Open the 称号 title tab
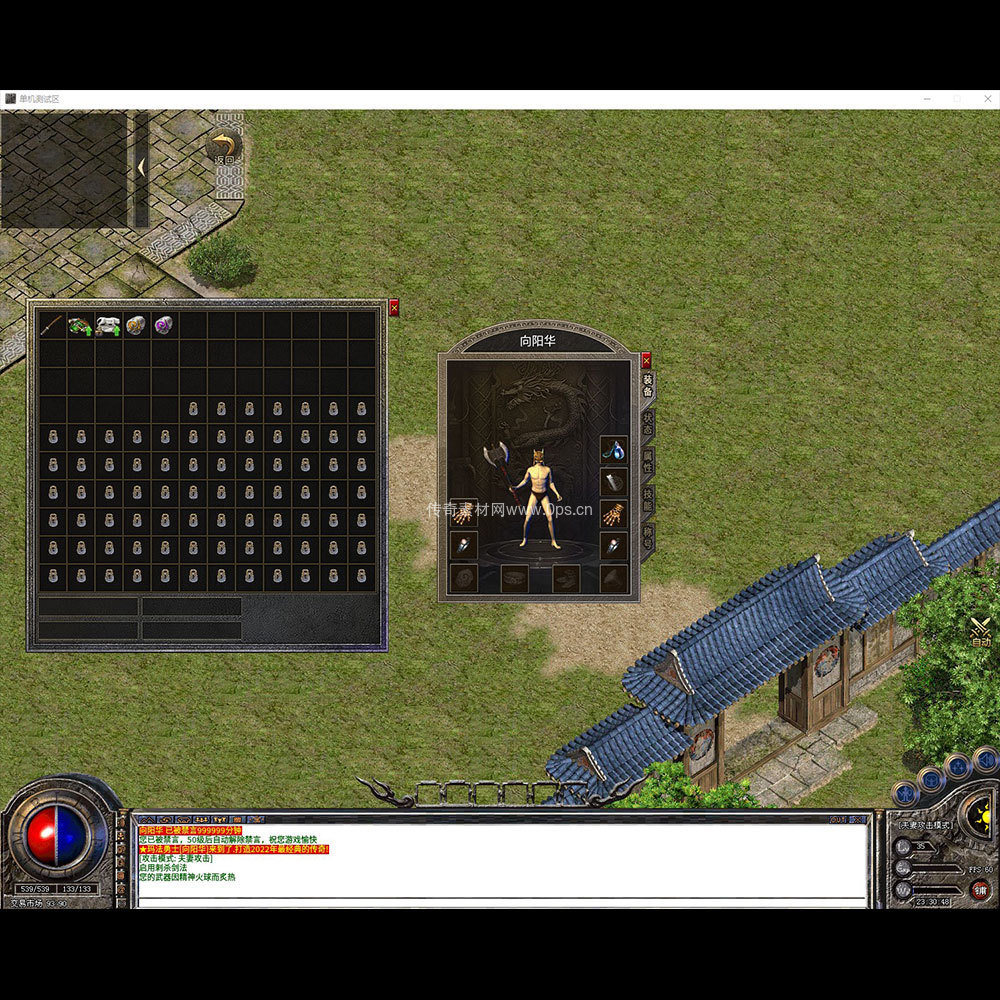 click(647, 535)
